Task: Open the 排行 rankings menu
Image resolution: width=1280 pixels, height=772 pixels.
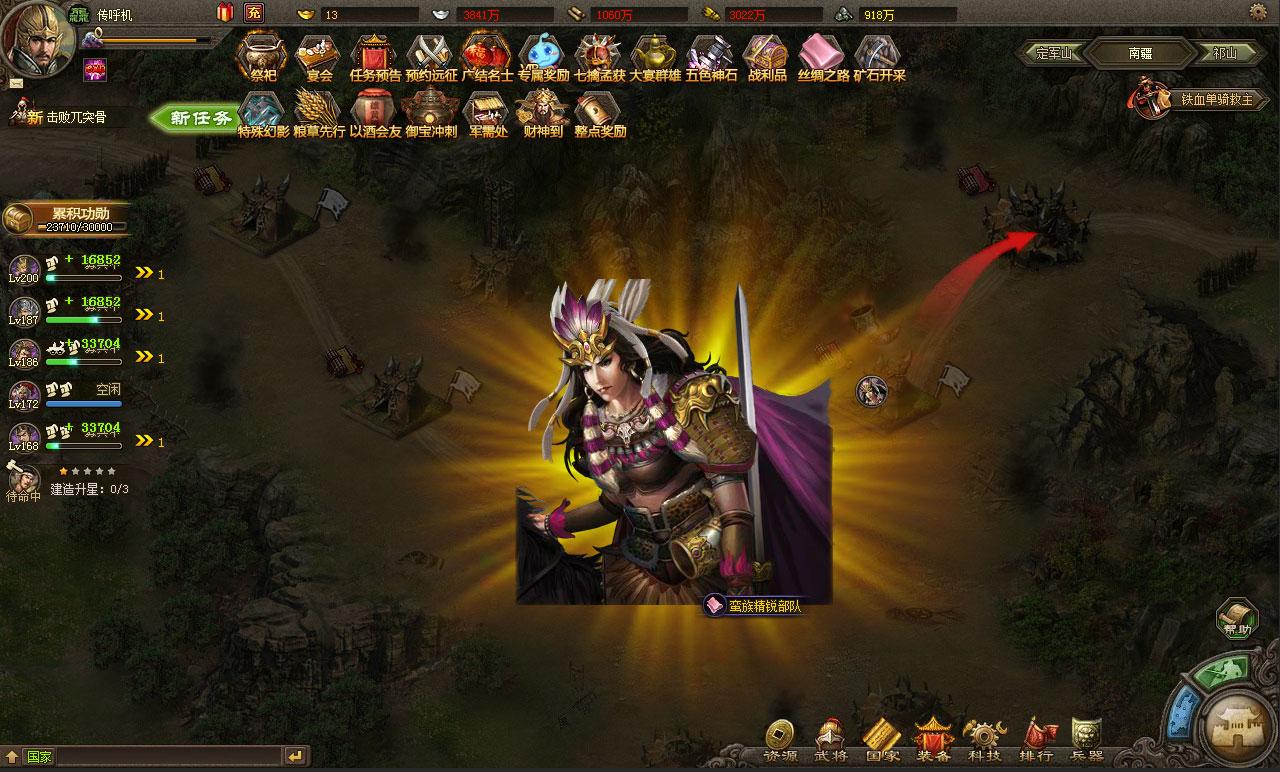Action: click(1036, 742)
